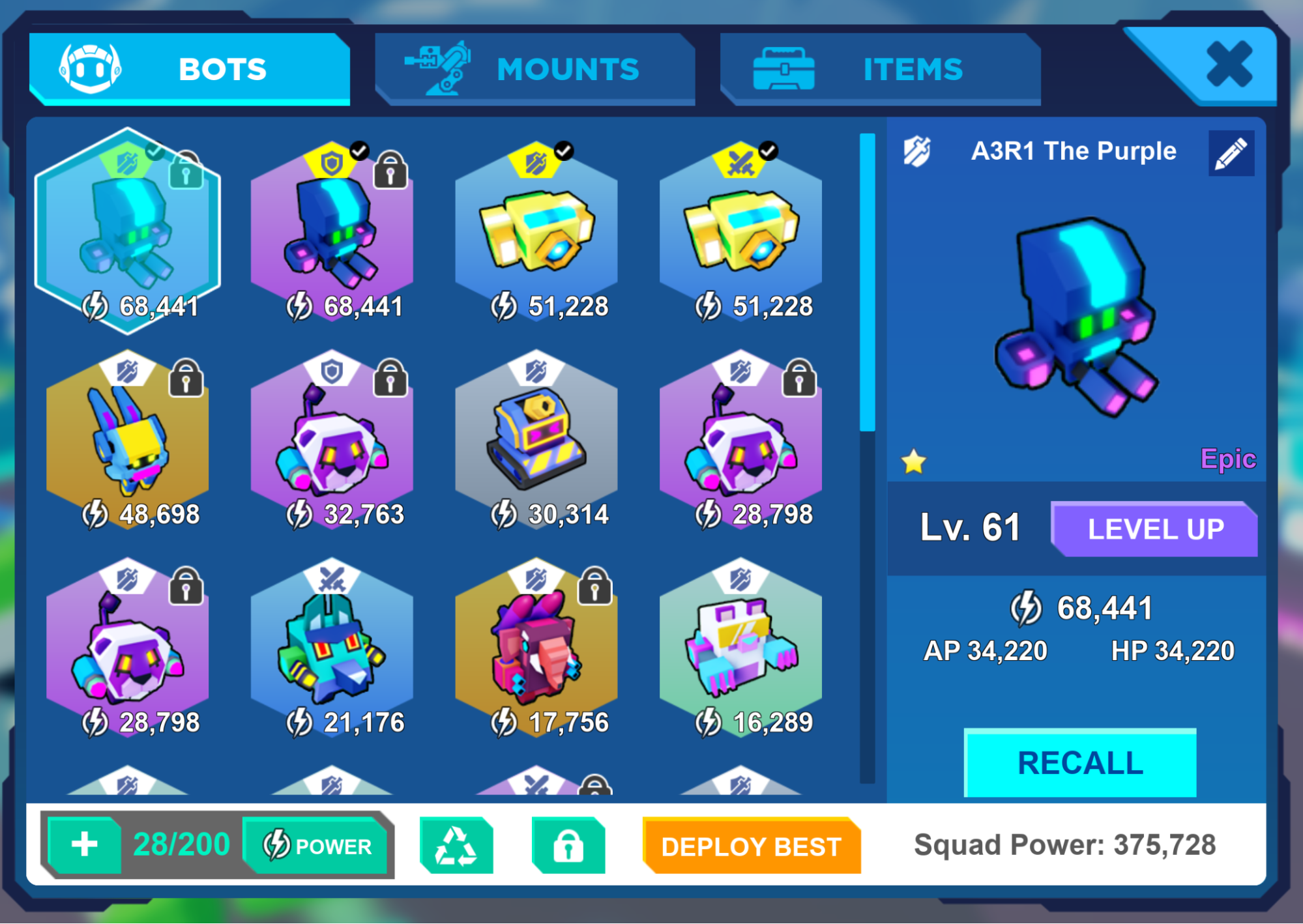Level up A3R1 The Purple
The image size is (1303, 924).
pos(1154,529)
